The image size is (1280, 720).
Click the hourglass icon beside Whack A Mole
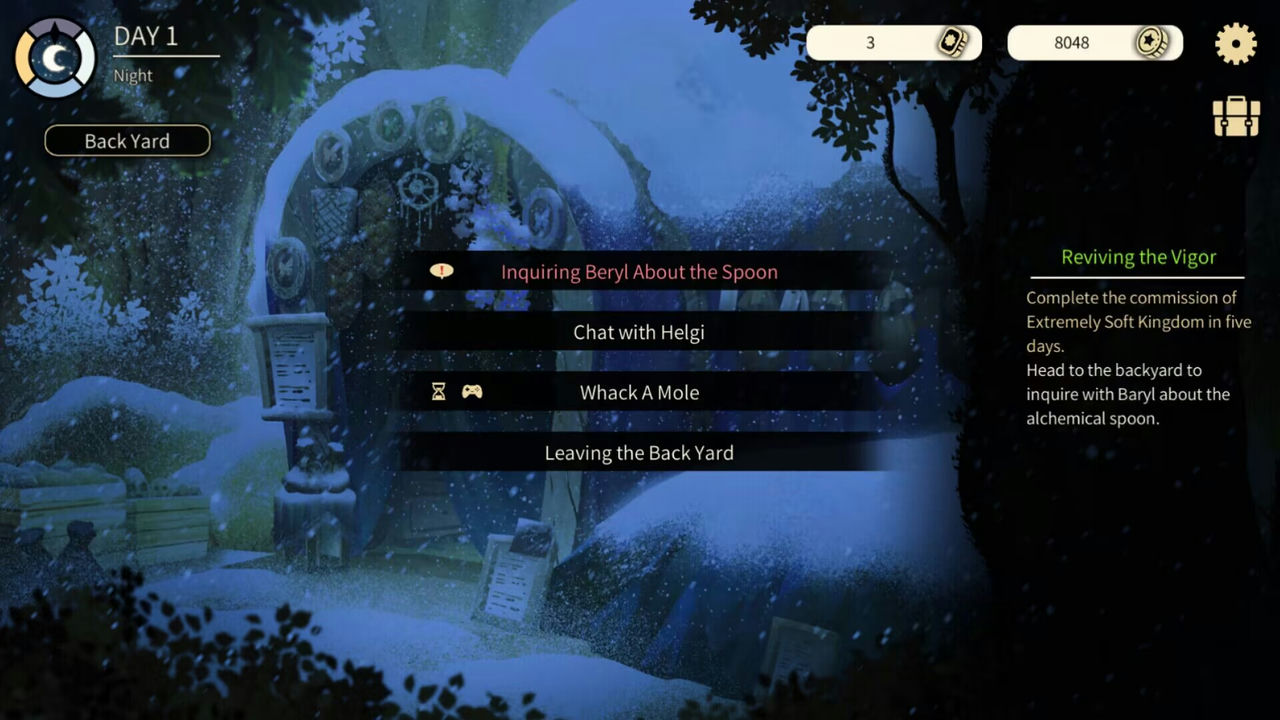[x=440, y=392]
